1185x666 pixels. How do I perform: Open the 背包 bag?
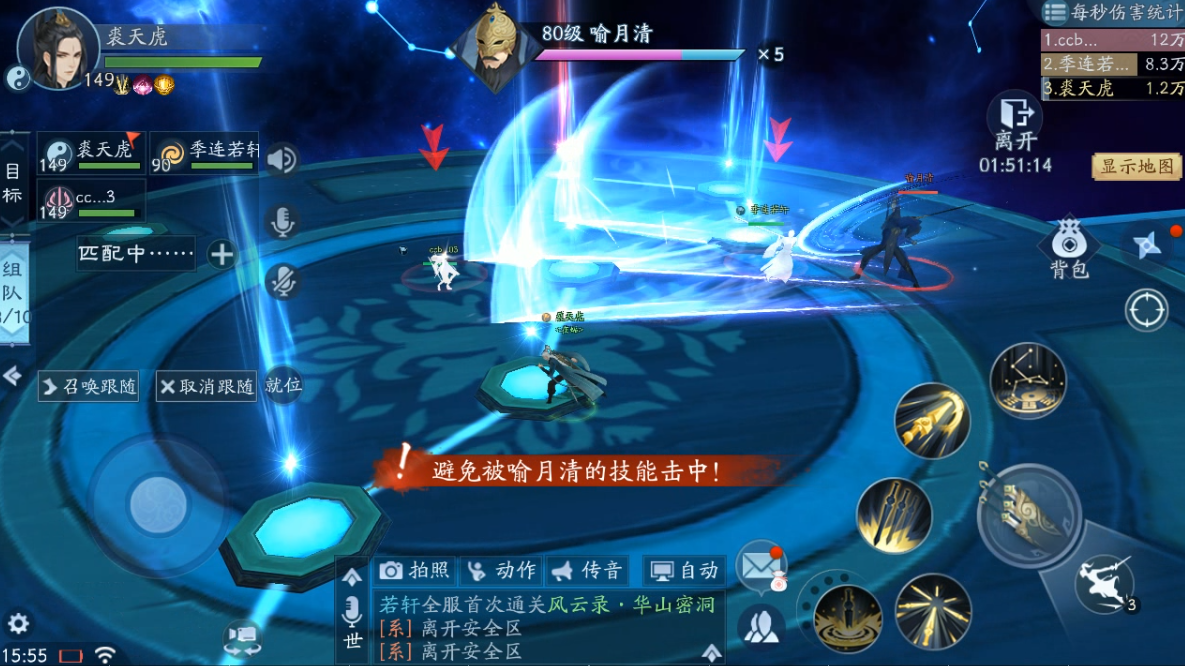[x=1068, y=249]
